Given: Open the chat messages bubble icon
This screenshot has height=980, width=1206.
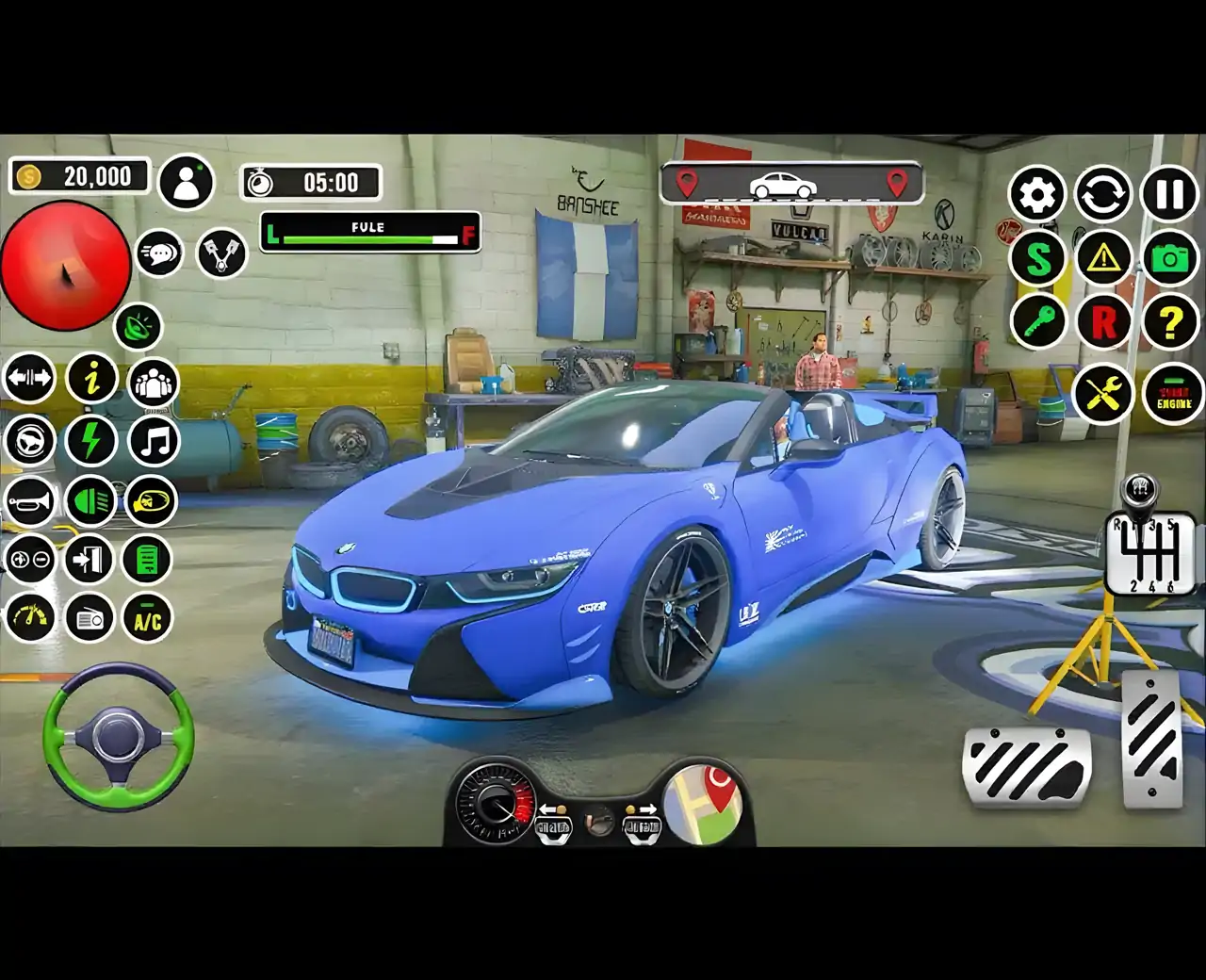Looking at the screenshot, I should click(158, 253).
